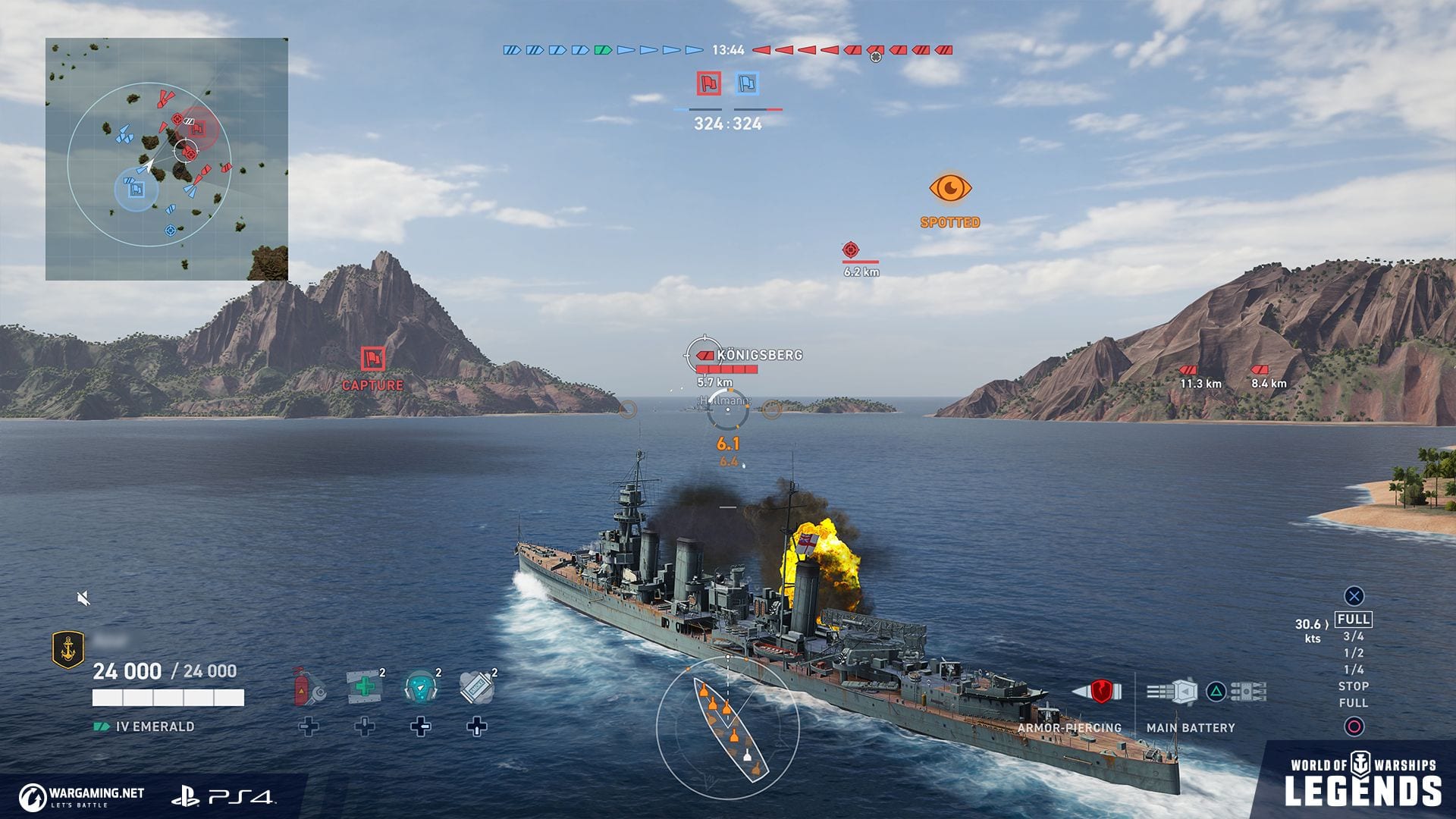Switch to the torpedo launcher weapon
The height and width of the screenshot is (819, 1456).
click(1247, 692)
